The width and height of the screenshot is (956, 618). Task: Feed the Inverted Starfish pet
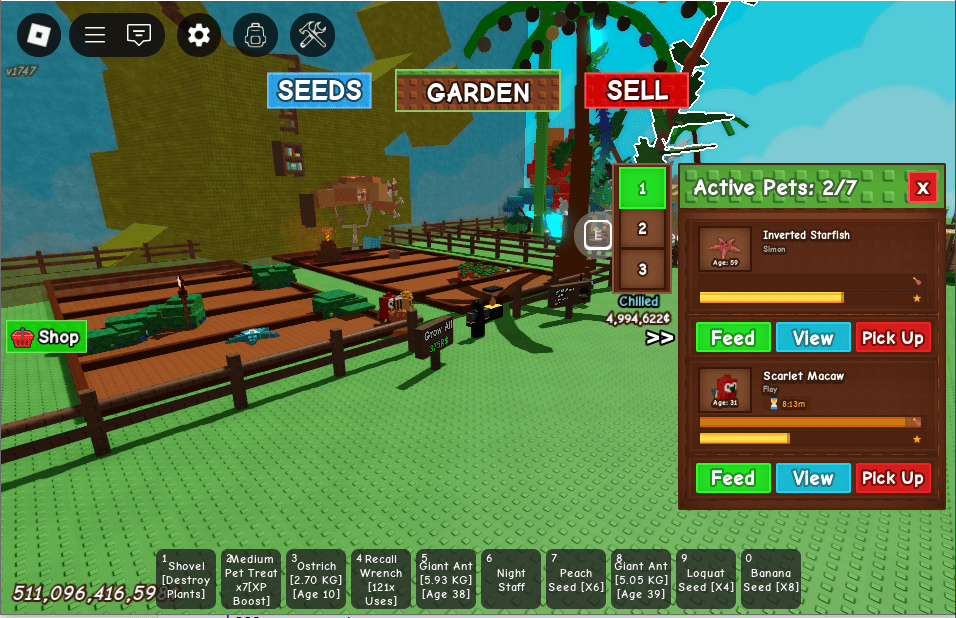(733, 338)
